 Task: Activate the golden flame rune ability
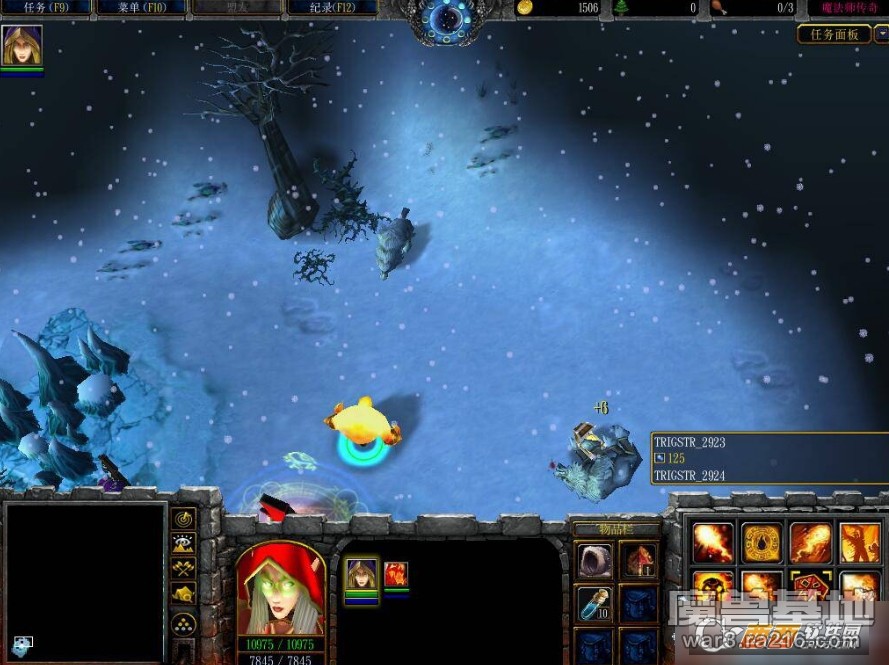(x=762, y=542)
